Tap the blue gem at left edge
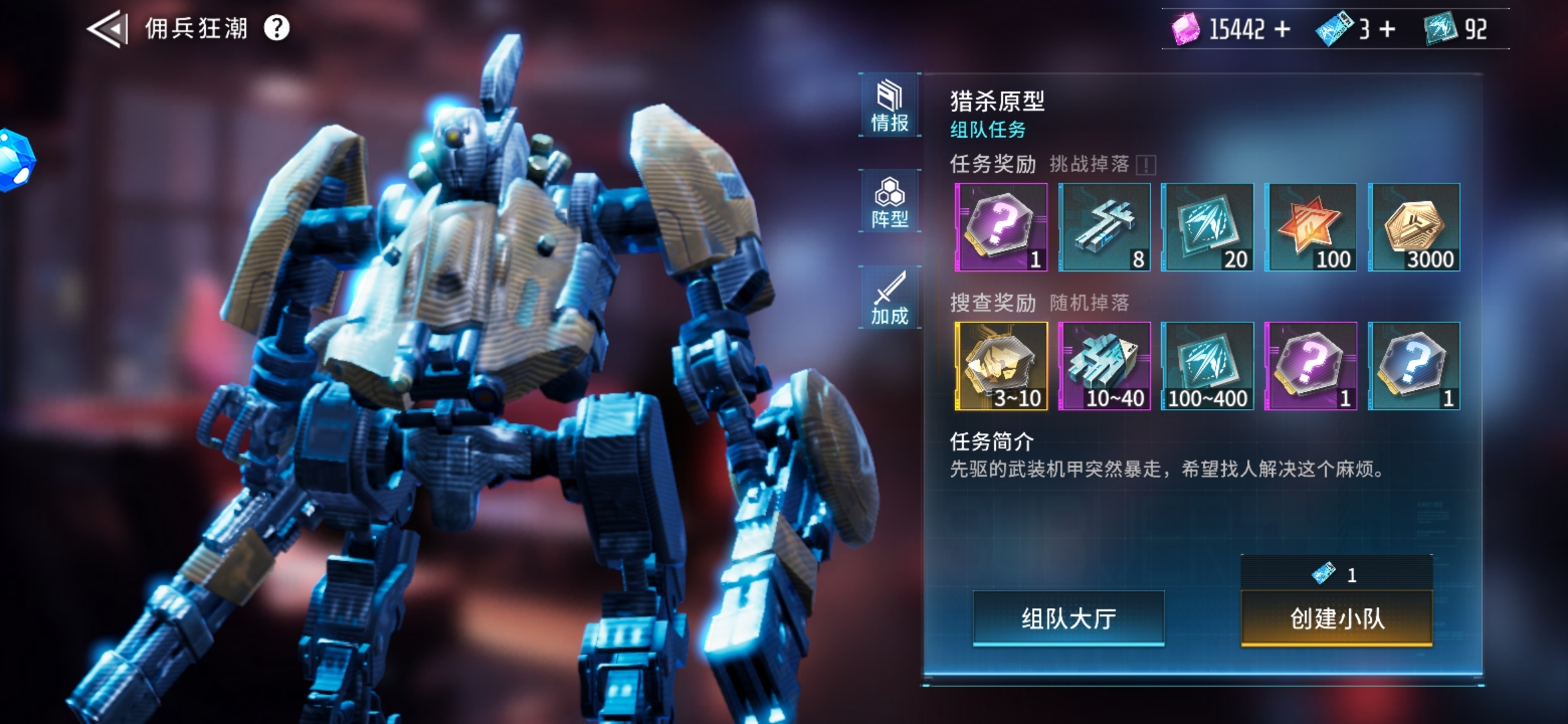The width and height of the screenshot is (1568, 724). (15, 160)
